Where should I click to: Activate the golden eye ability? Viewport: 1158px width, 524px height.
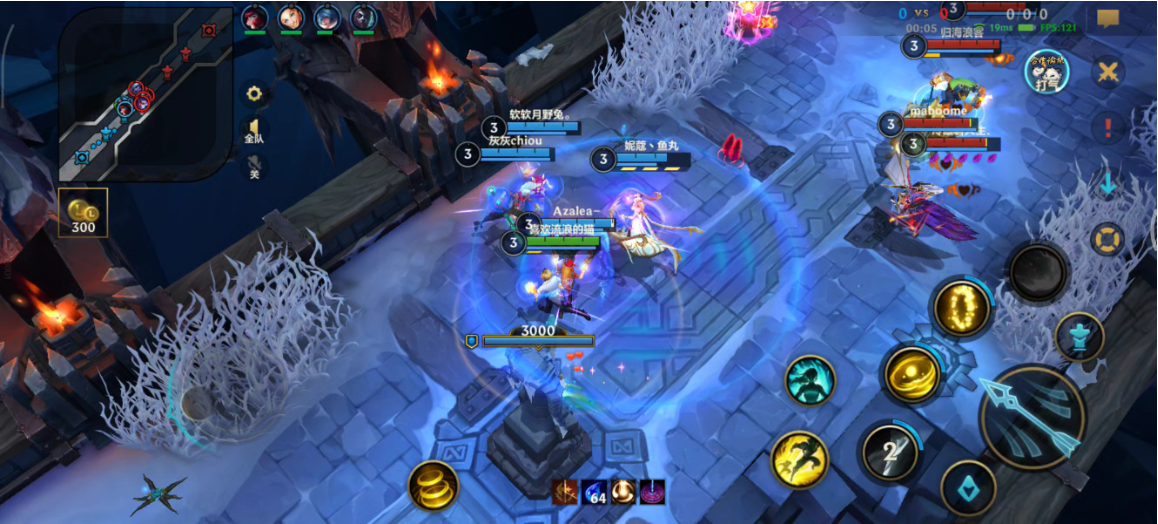pyautogui.click(x=911, y=374)
